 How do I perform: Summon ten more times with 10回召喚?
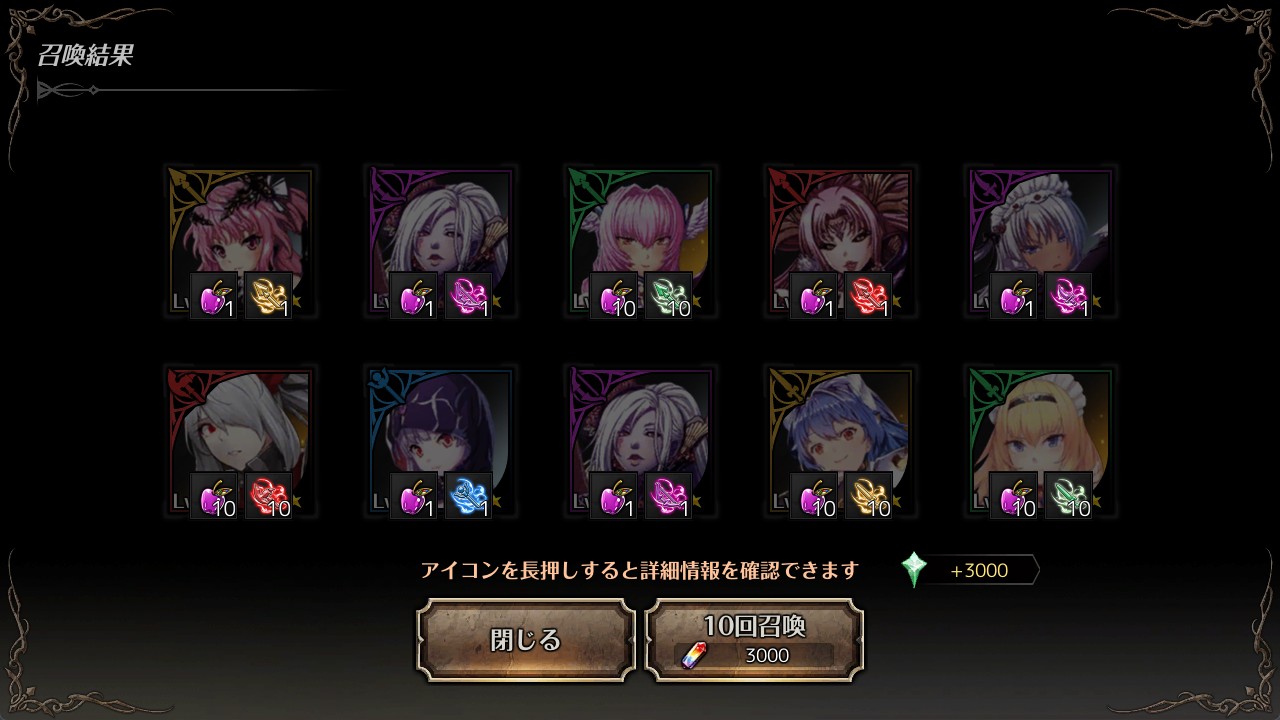[754, 640]
